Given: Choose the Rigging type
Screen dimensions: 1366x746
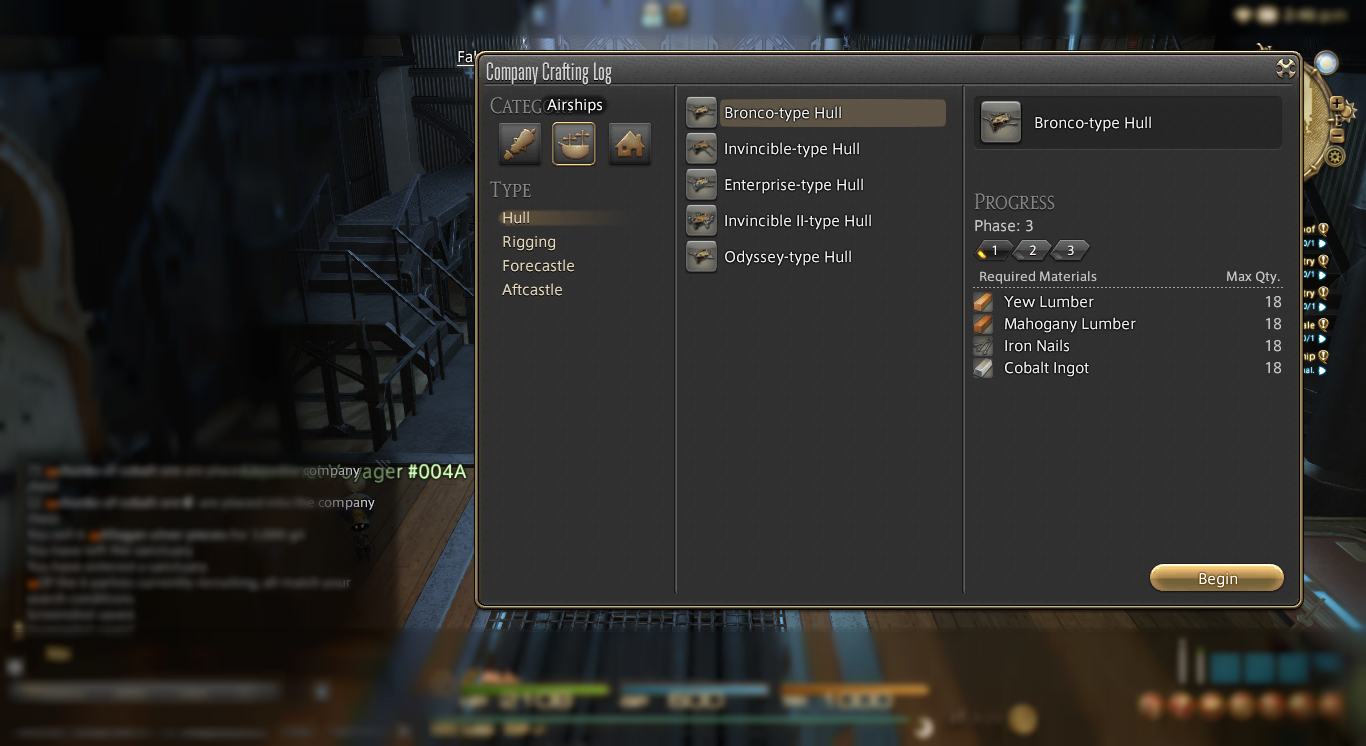Looking at the screenshot, I should 529,242.
